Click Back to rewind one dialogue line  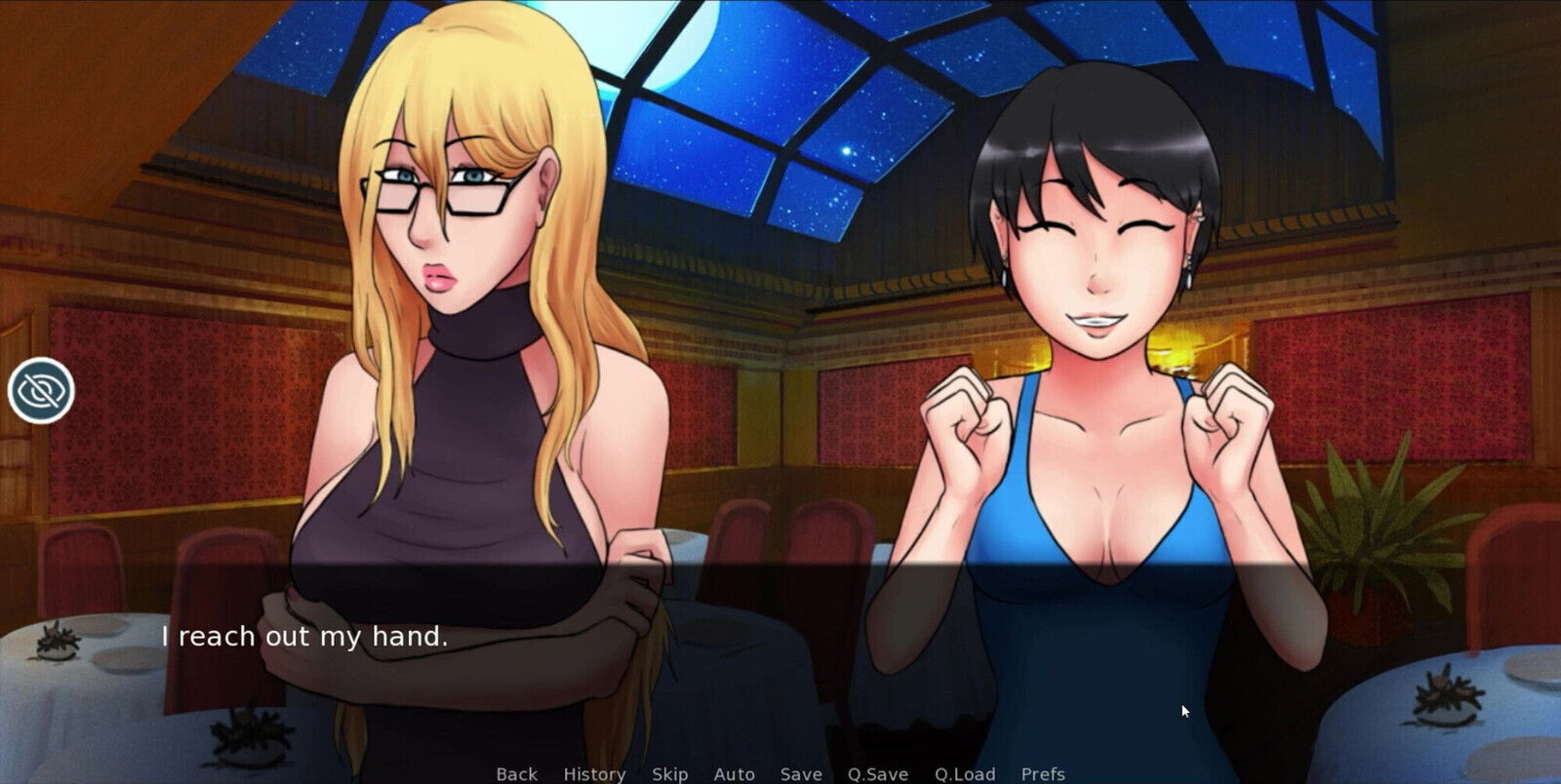(x=516, y=773)
